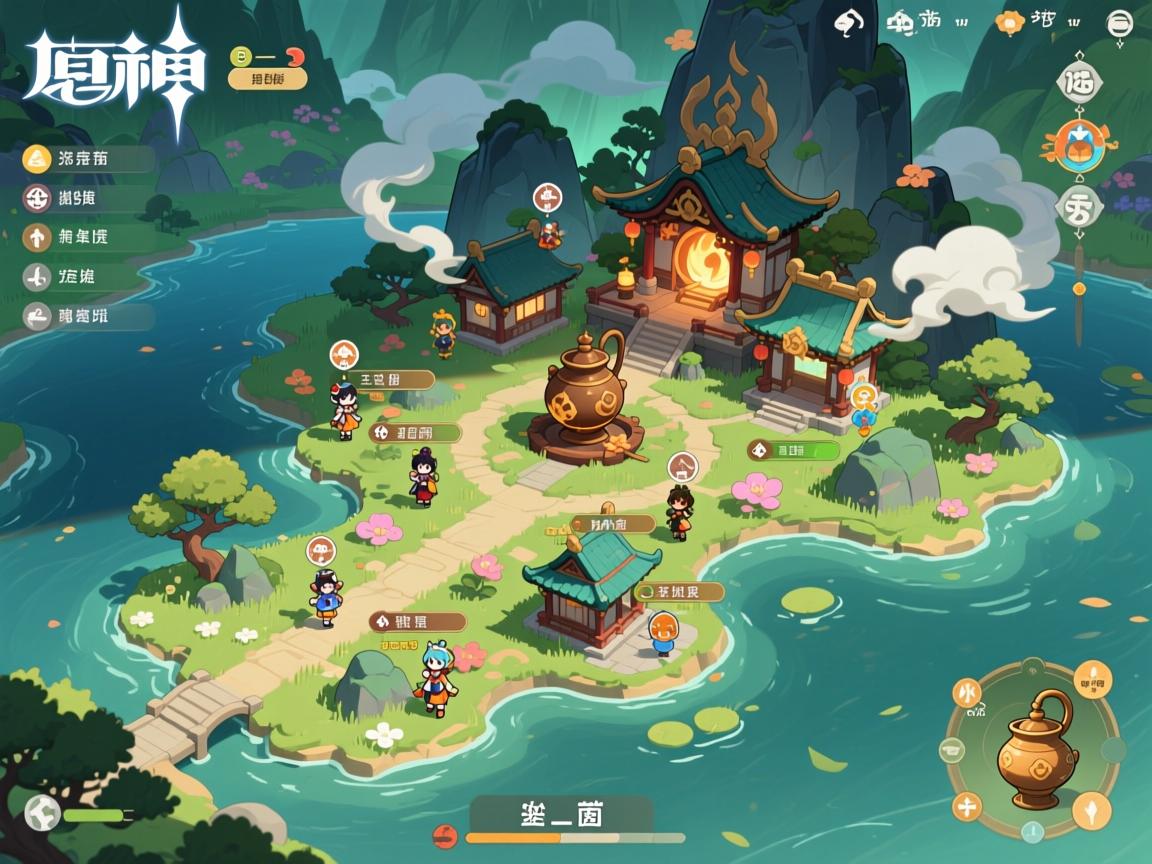This screenshot has height=864, width=1152.
Task: Activate the orange and blue winged emblem
Action: coord(1080,143)
